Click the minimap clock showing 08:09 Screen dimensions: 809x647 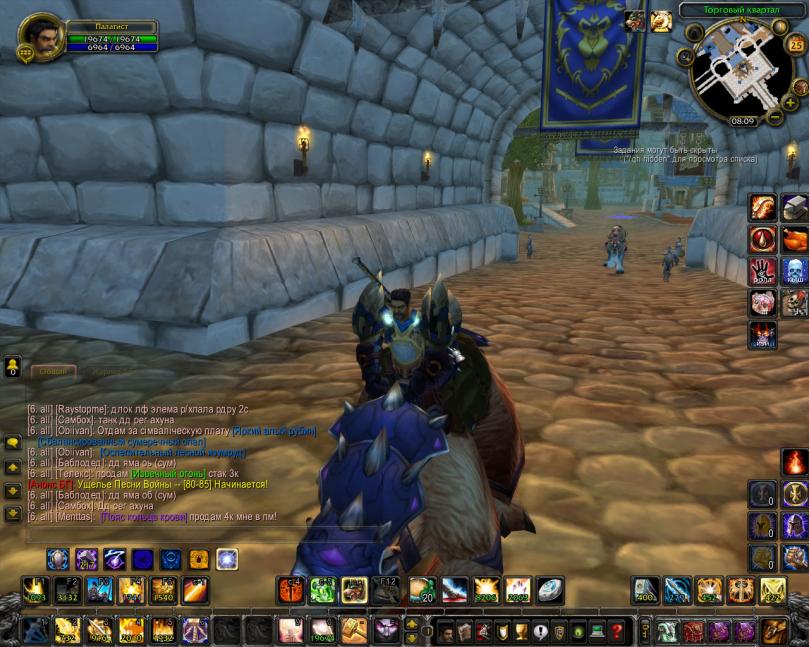pos(742,121)
